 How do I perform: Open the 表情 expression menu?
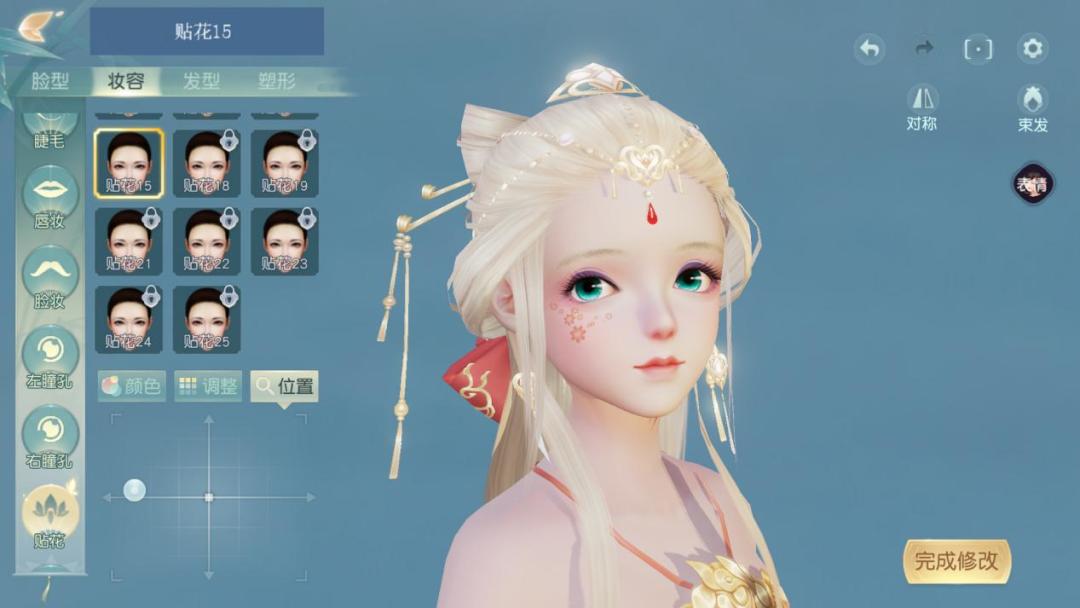(1032, 184)
